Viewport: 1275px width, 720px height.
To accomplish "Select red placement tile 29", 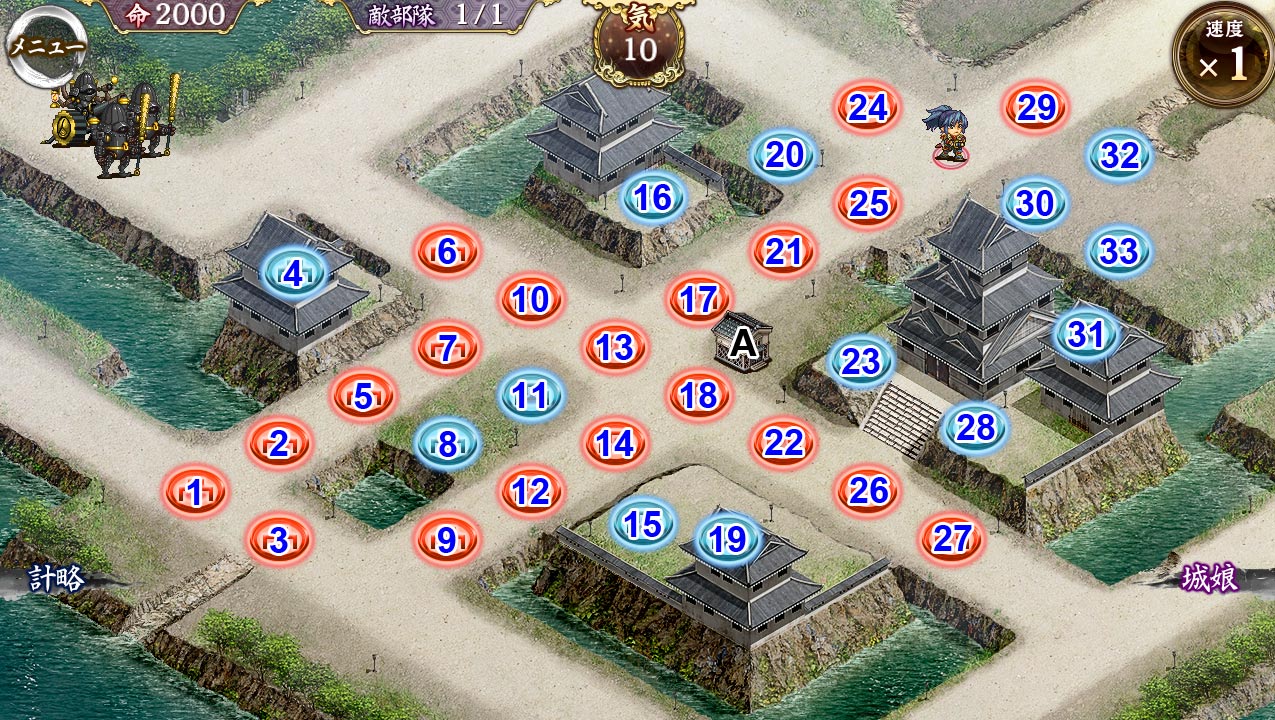I will [x=1036, y=108].
